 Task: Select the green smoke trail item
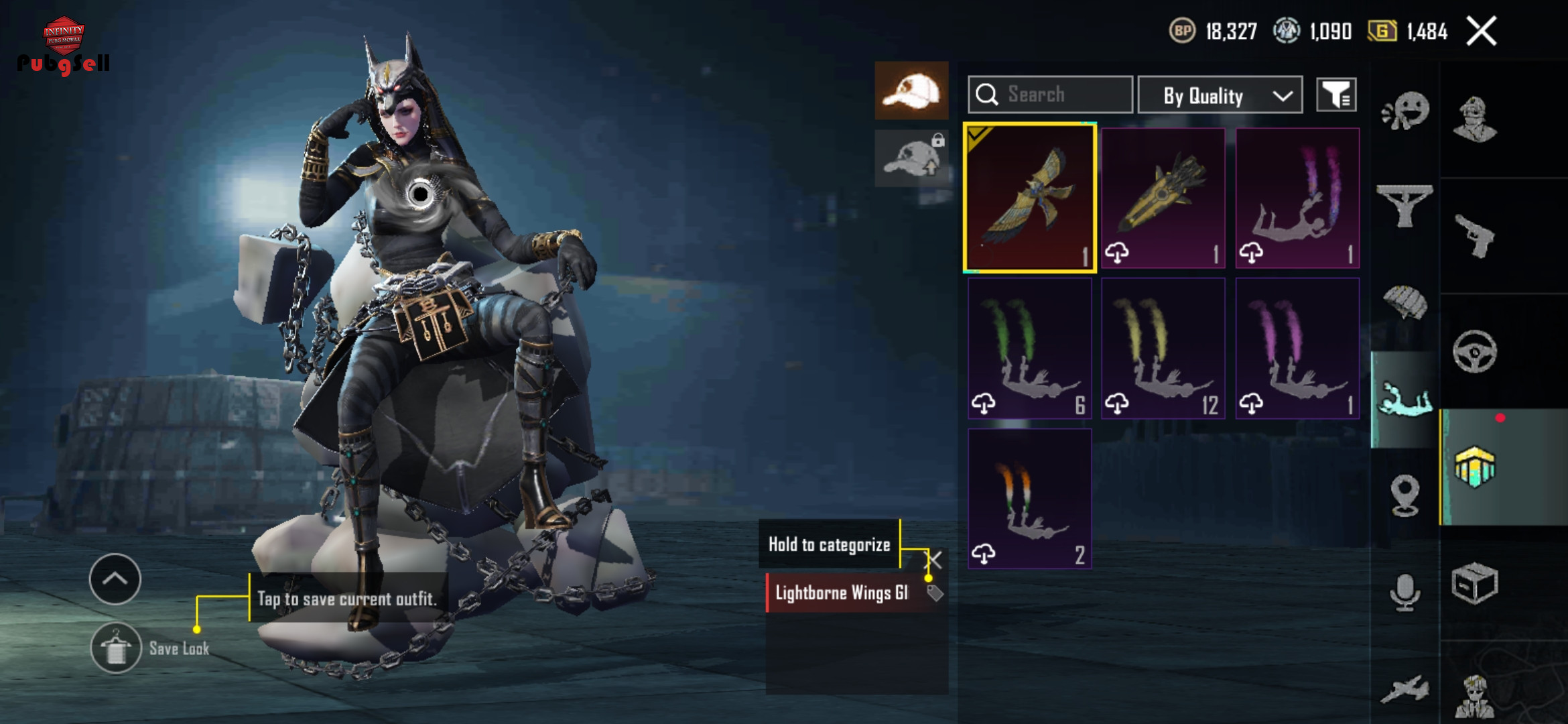pos(1030,349)
